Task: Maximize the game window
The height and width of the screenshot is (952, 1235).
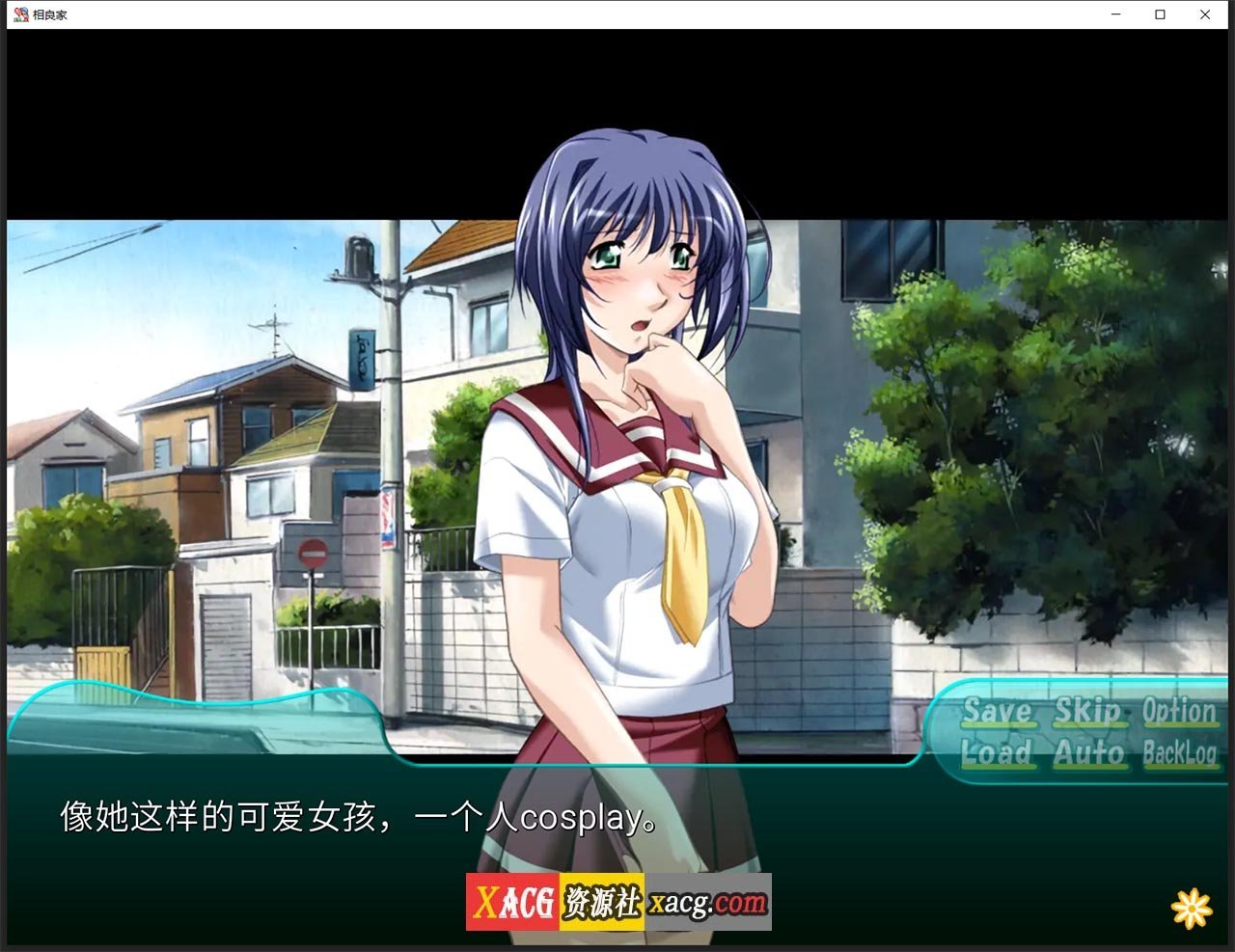Action: coord(1161,14)
